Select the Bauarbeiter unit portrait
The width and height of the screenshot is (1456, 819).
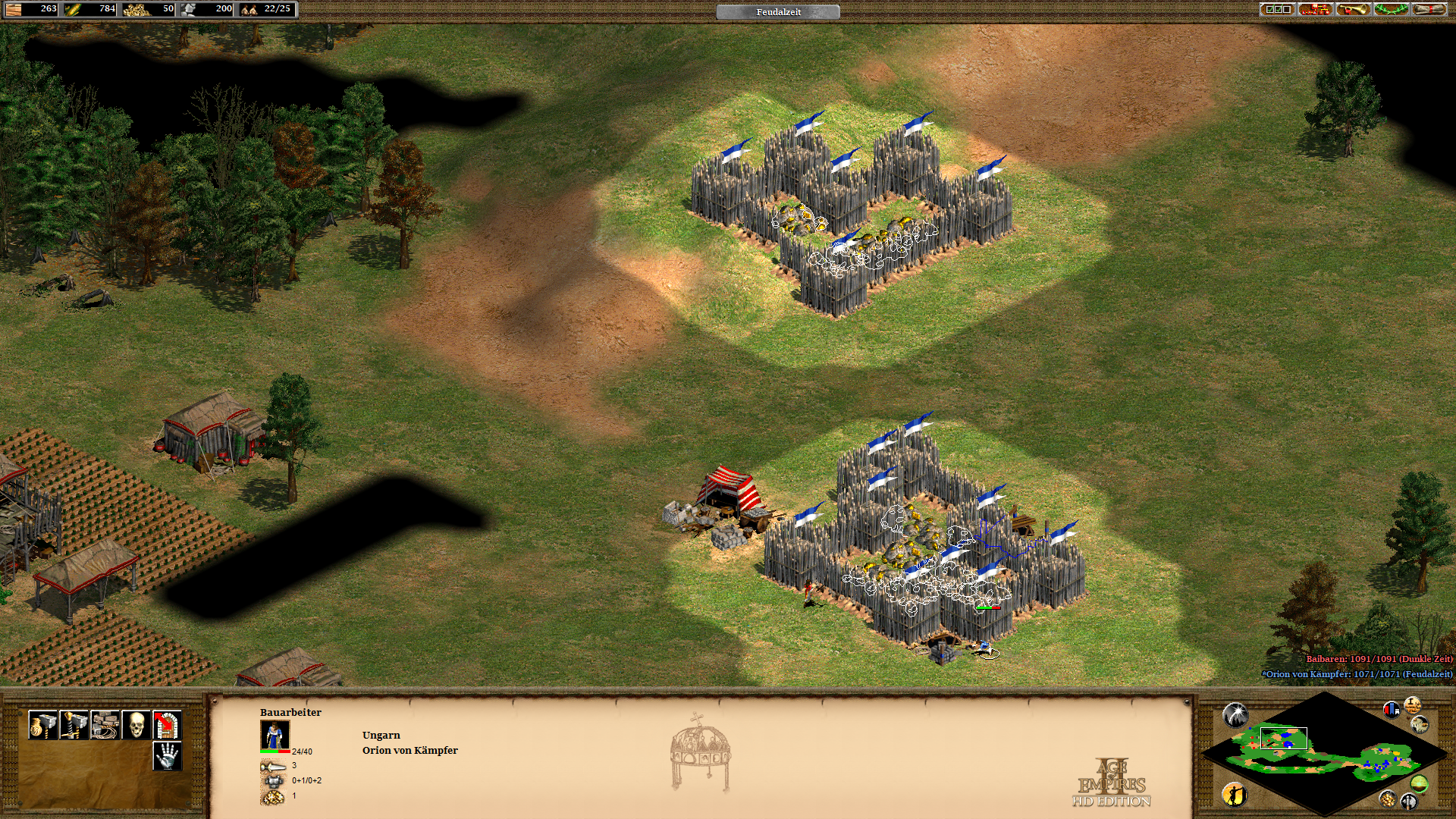coord(275,736)
